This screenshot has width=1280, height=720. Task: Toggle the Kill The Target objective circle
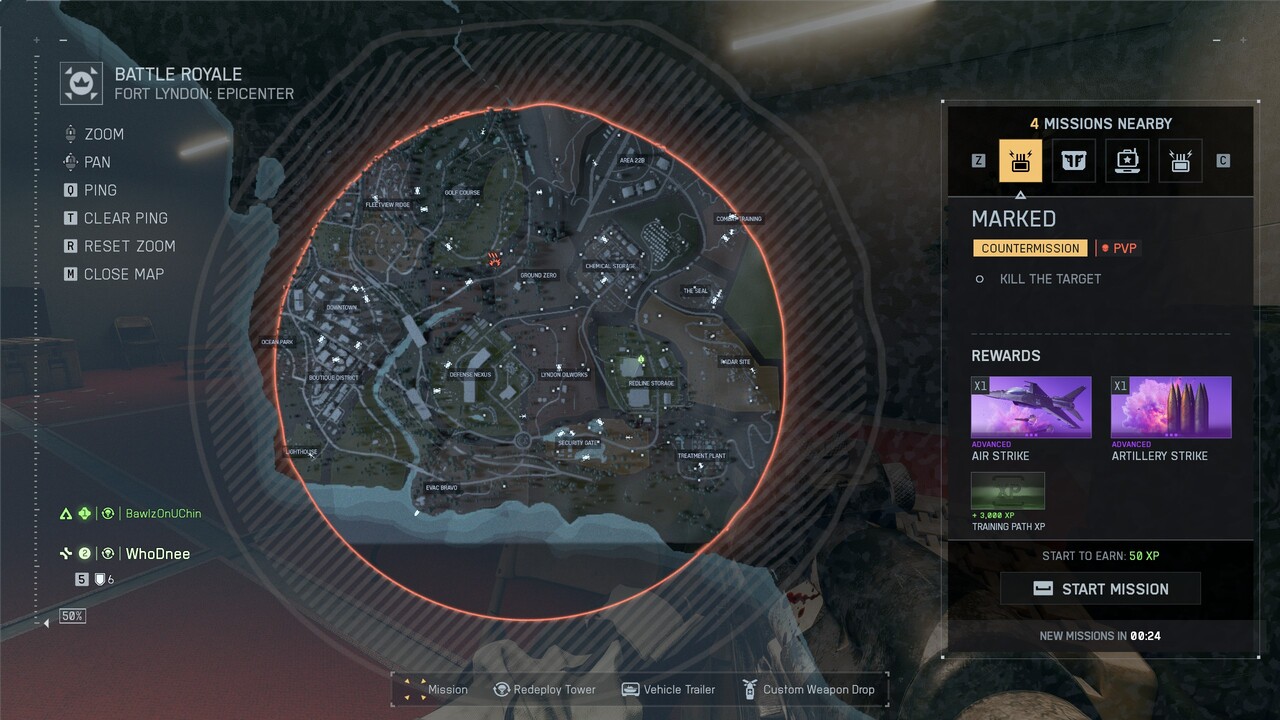pyautogui.click(x=981, y=279)
